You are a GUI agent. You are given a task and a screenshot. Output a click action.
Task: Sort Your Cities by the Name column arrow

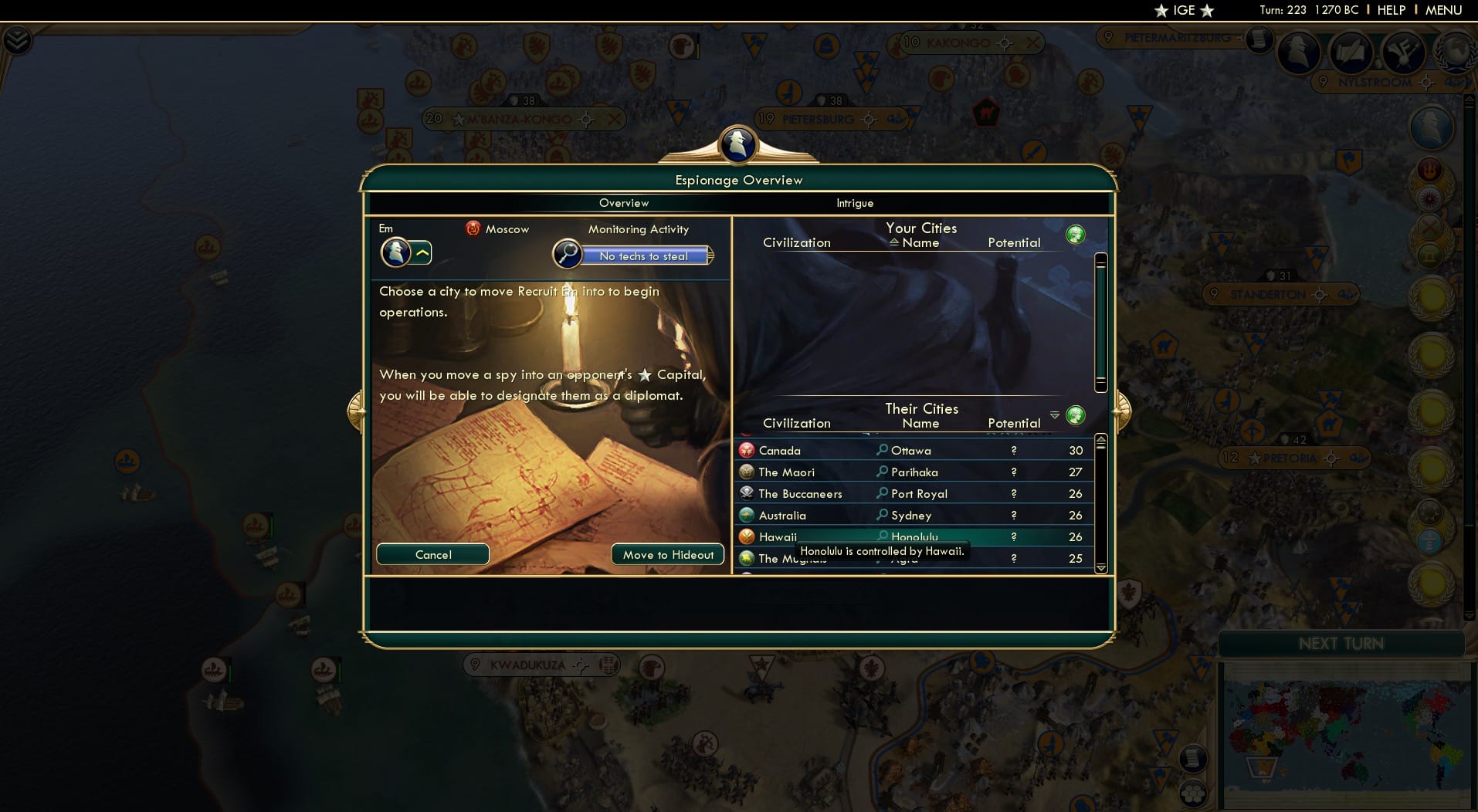[896, 242]
